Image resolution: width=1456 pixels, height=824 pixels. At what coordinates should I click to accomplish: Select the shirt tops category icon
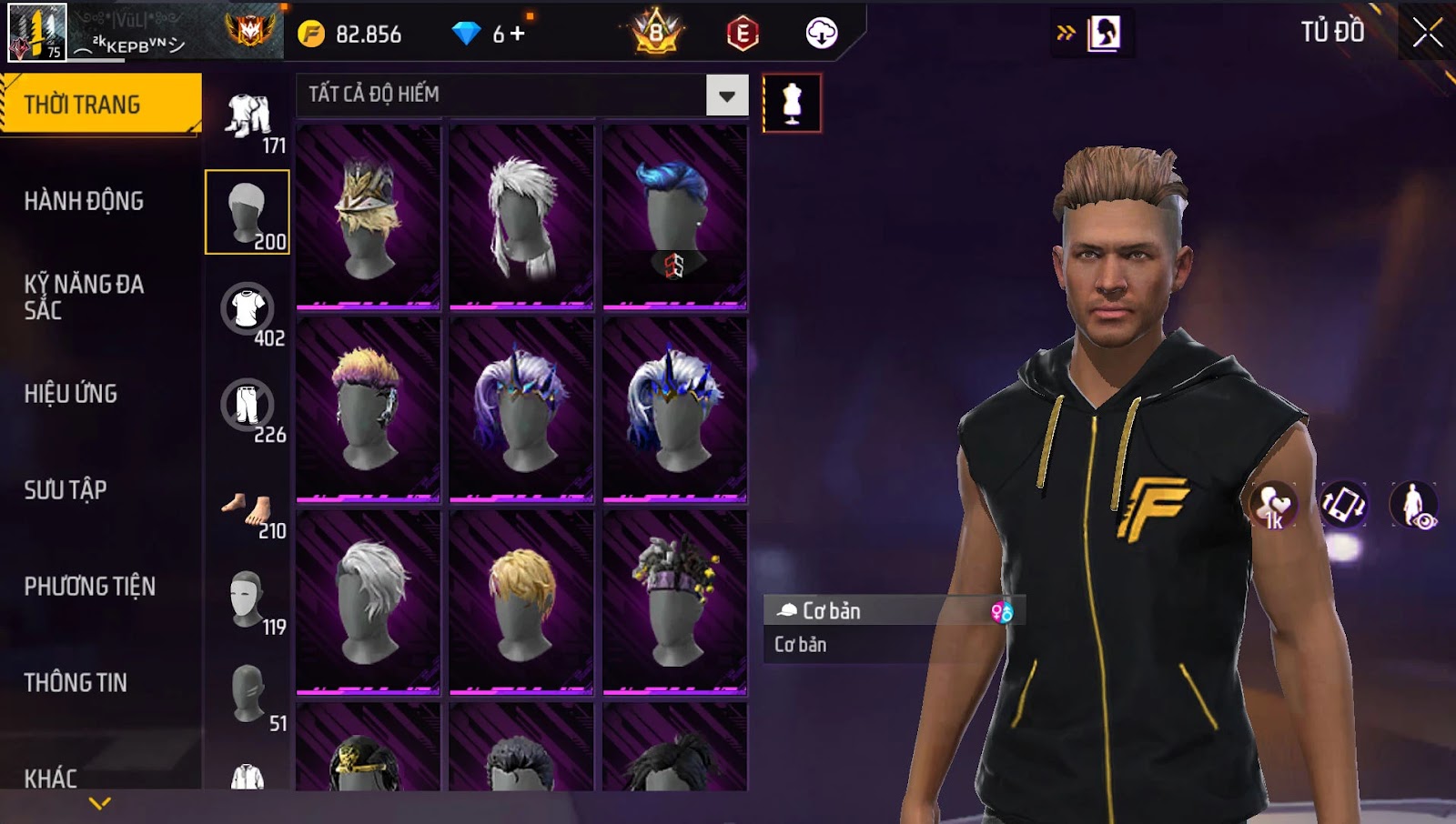tap(248, 309)
